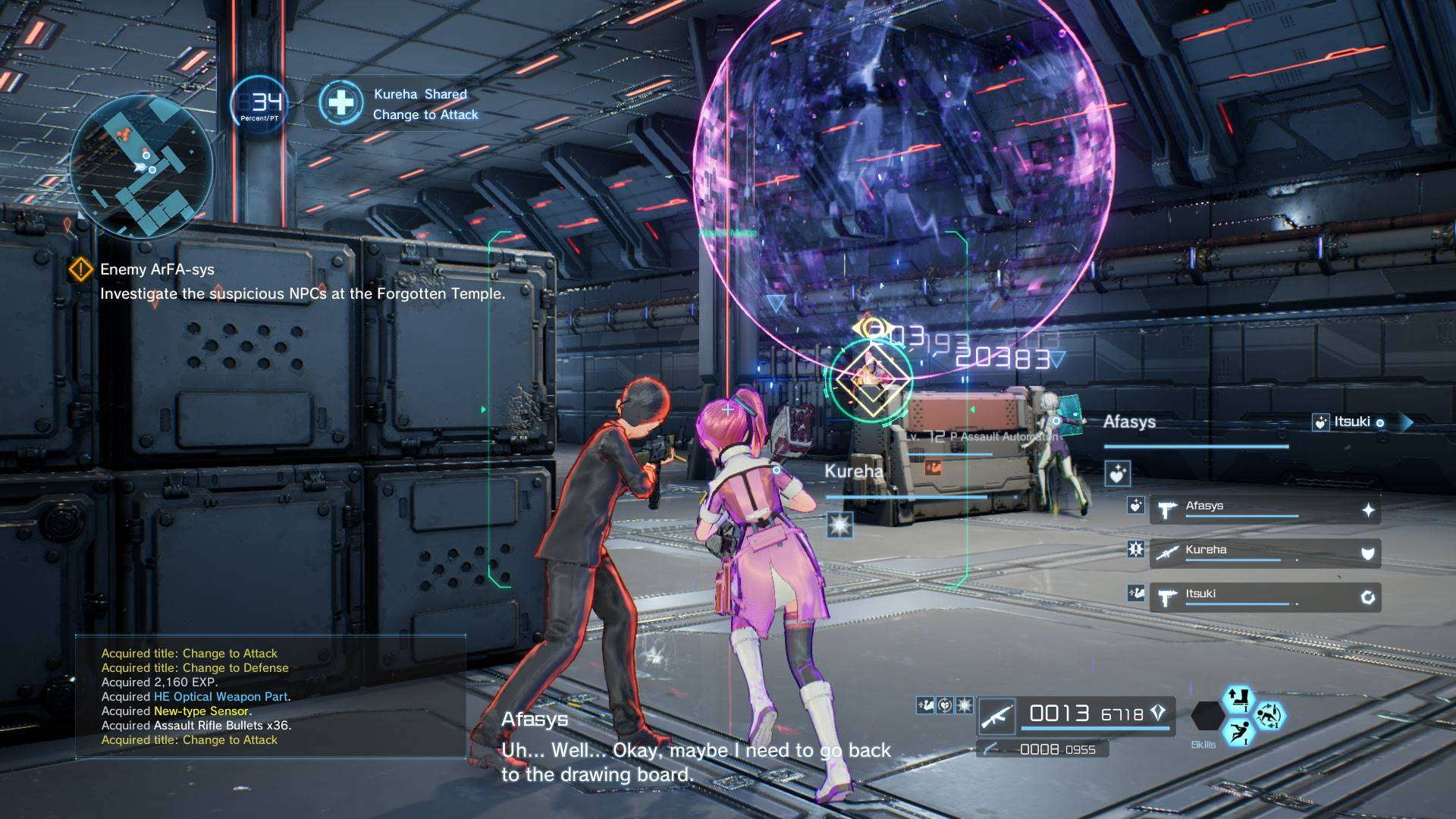Click Kureha's shield stance icon

1367,554
